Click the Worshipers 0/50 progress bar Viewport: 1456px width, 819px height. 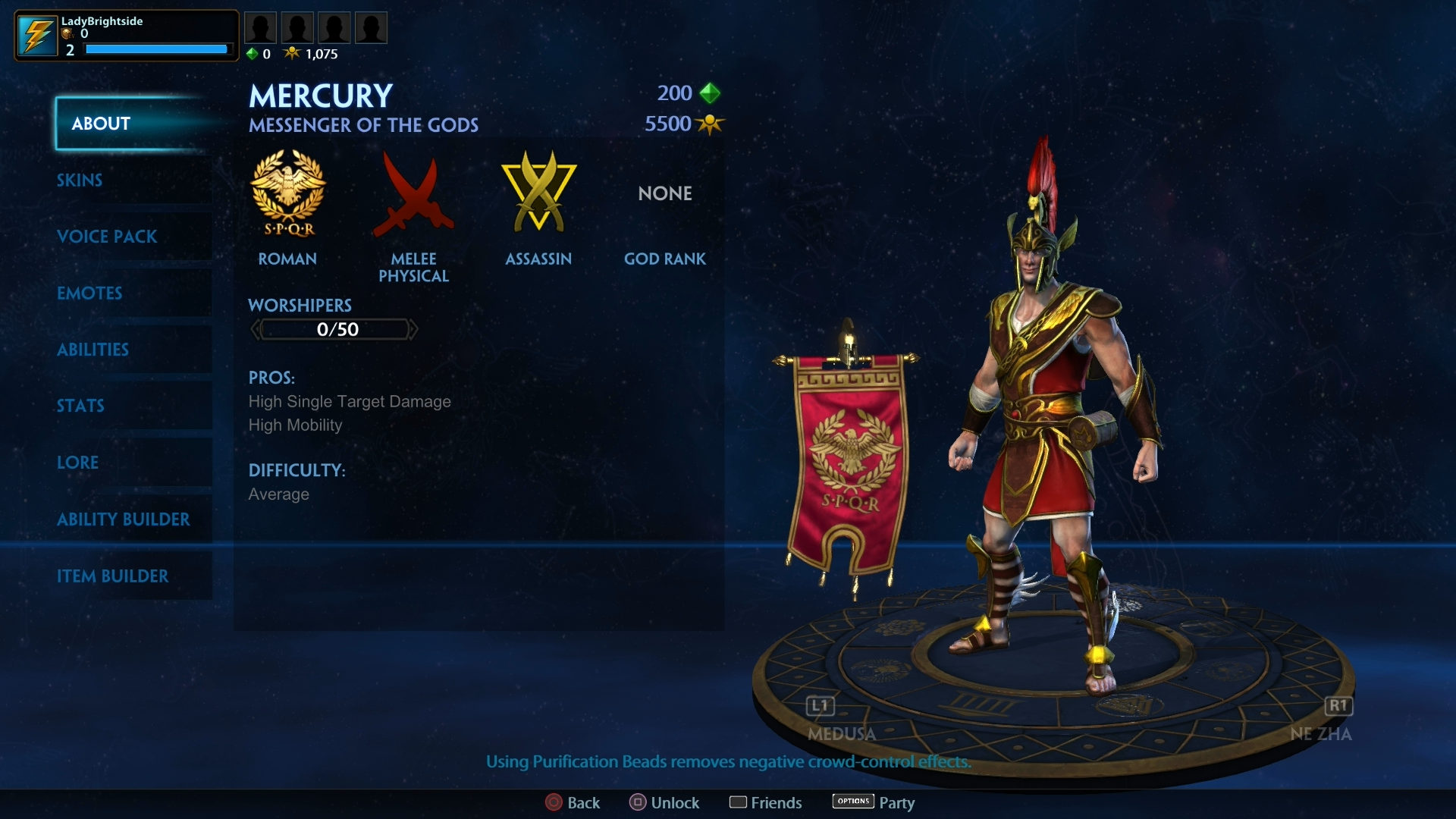pyautogui.click(x=334, y=329)
